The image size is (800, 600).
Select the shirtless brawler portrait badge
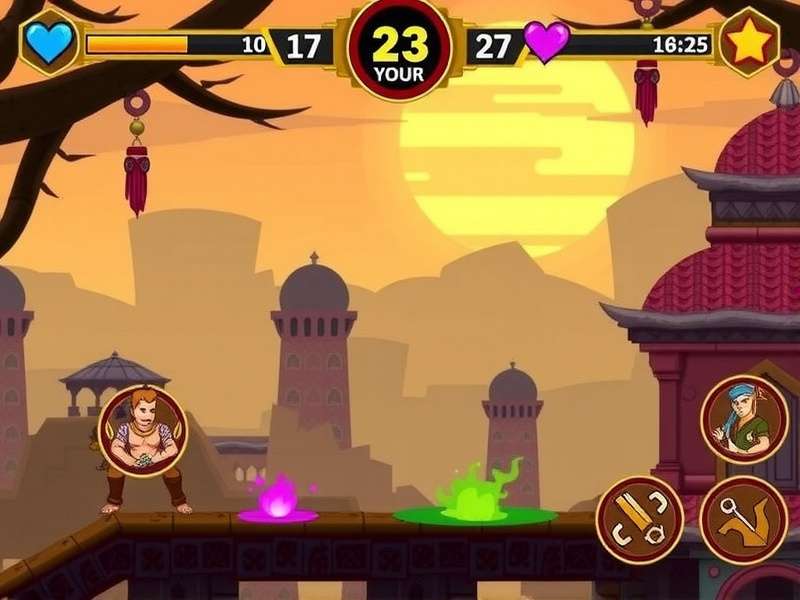[143, 432]
